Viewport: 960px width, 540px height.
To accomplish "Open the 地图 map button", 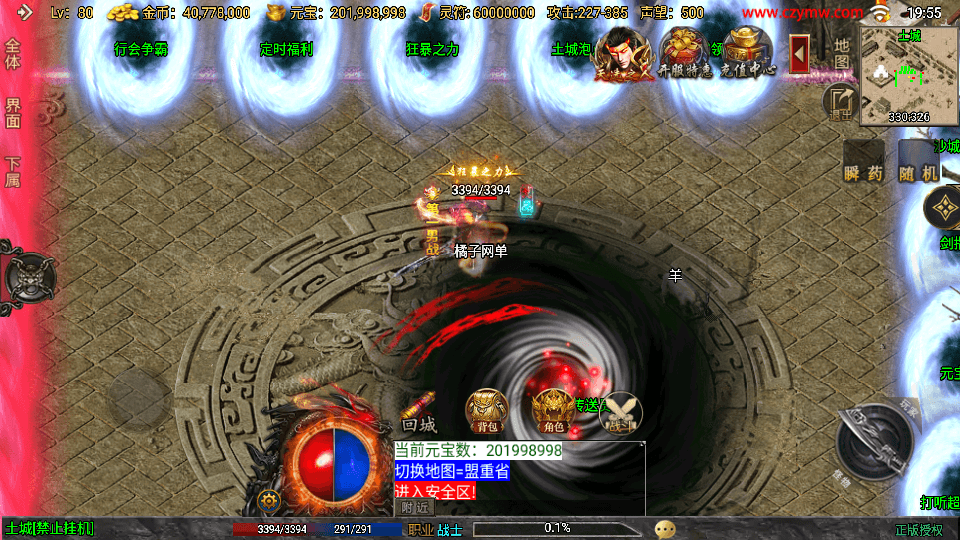I will pos(841,54).
